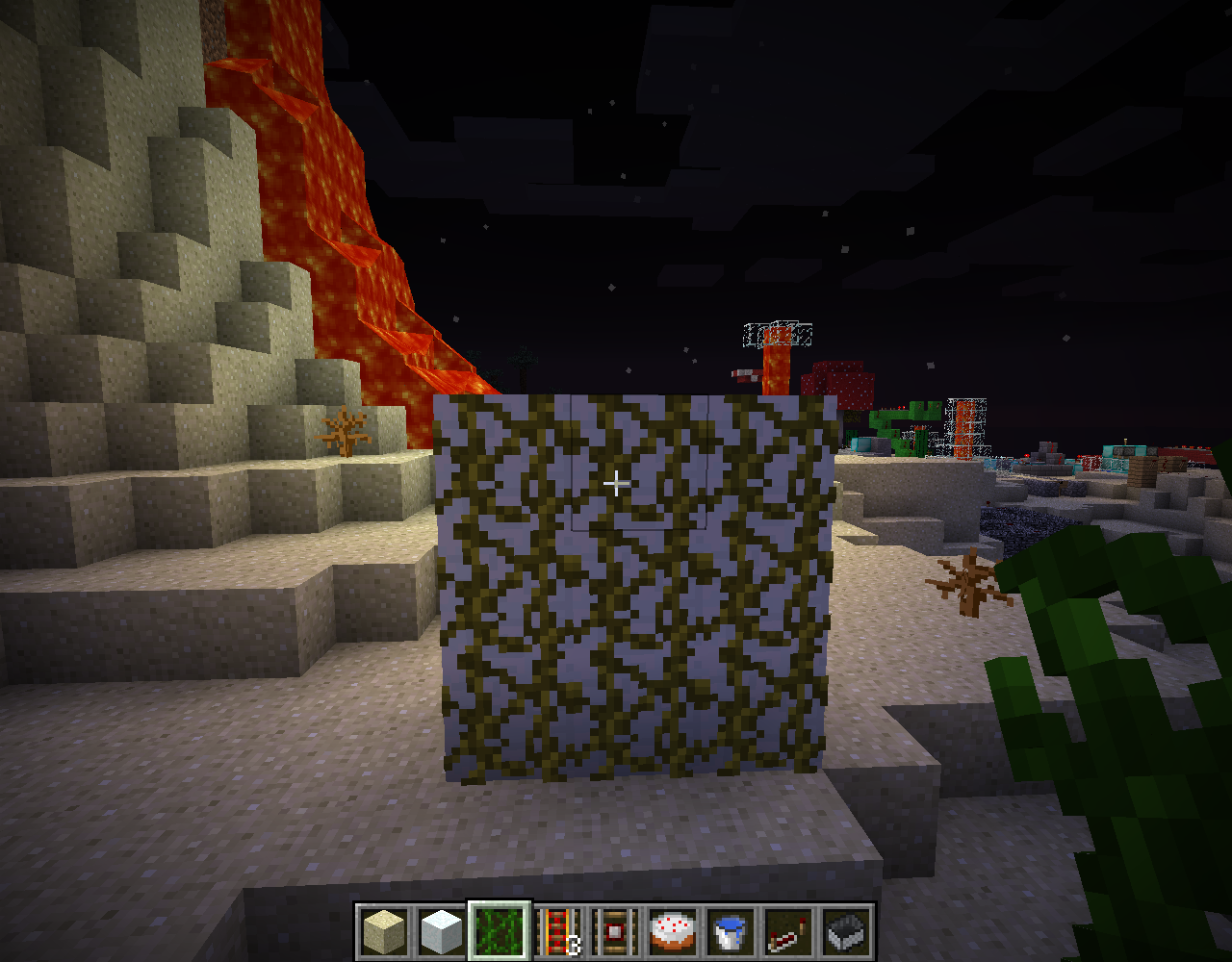Select the redstone repeater slot

coord(789,931)
